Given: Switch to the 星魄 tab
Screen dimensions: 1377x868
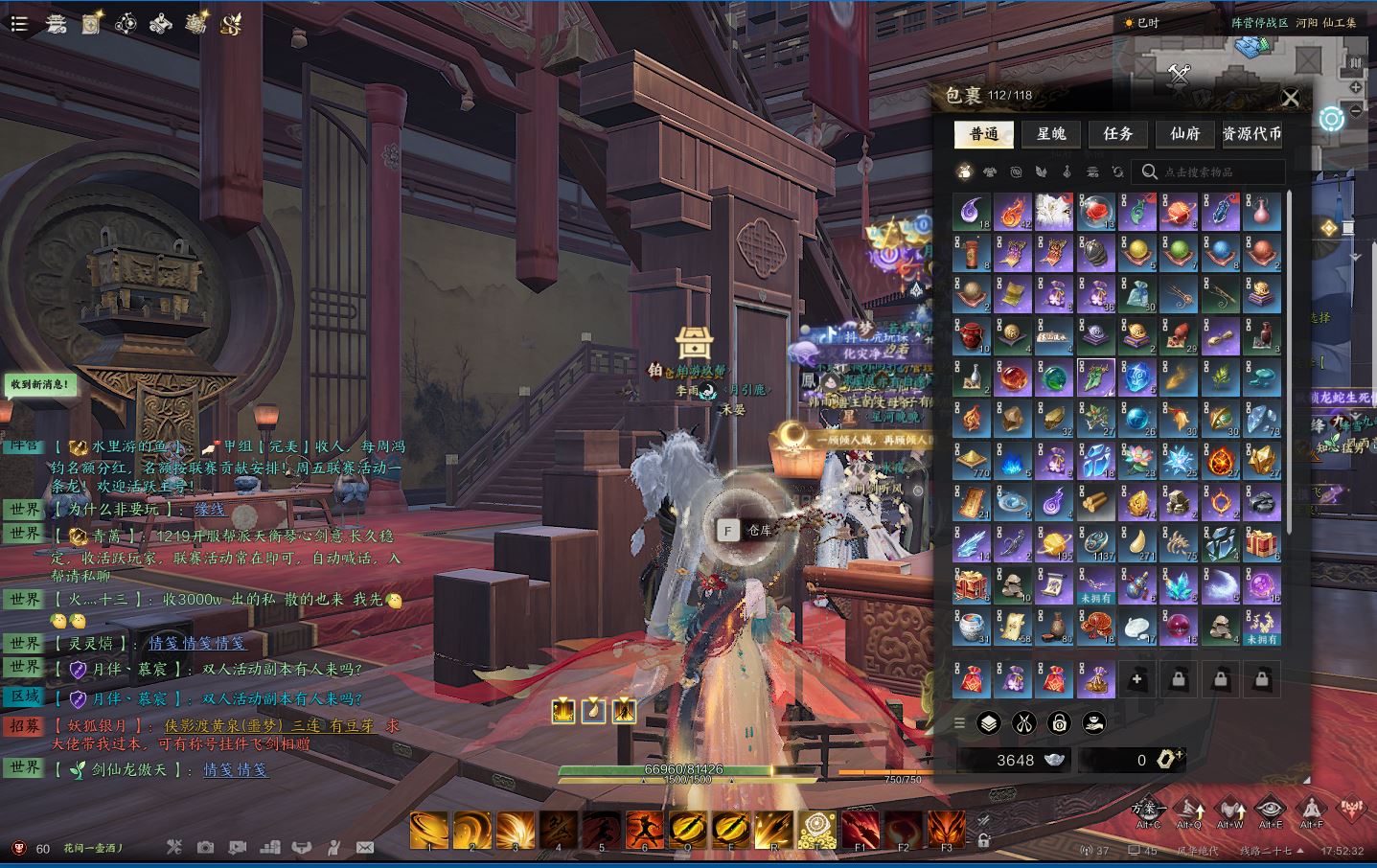Looking at the screenshot, I should (1051, 134).
